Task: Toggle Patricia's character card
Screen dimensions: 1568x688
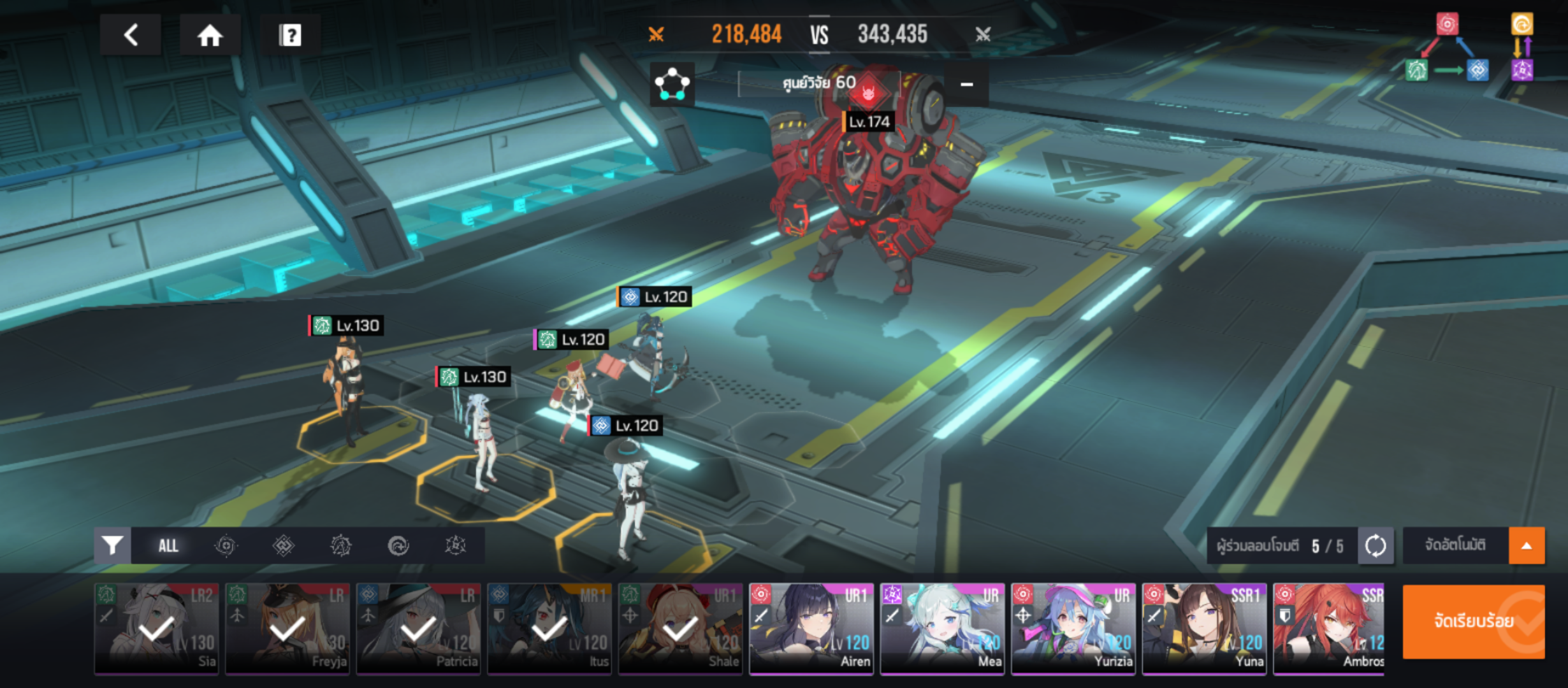Action: pos(419,628)
